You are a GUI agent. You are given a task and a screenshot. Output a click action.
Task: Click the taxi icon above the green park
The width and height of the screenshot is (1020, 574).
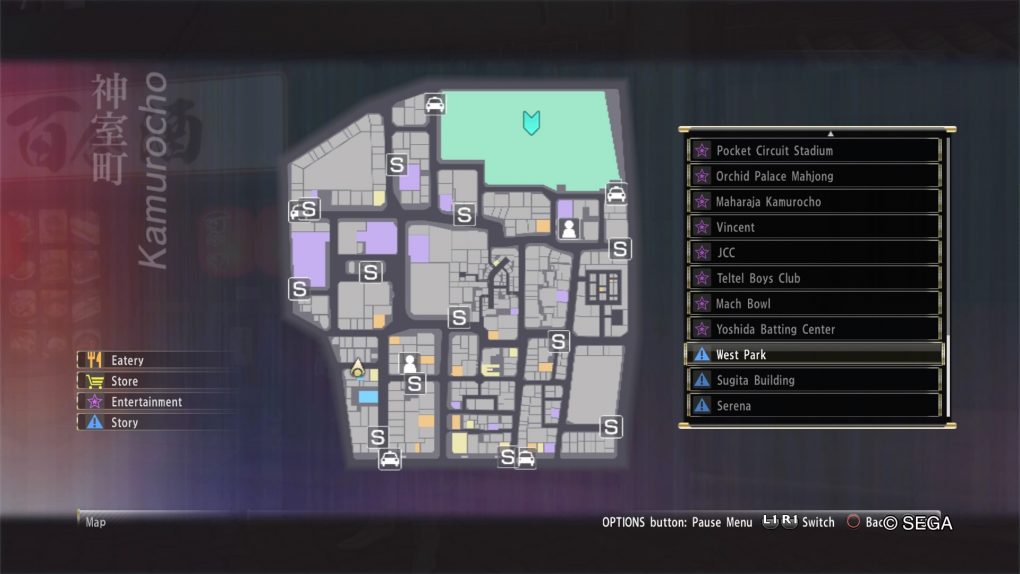[x=434, y=103]
